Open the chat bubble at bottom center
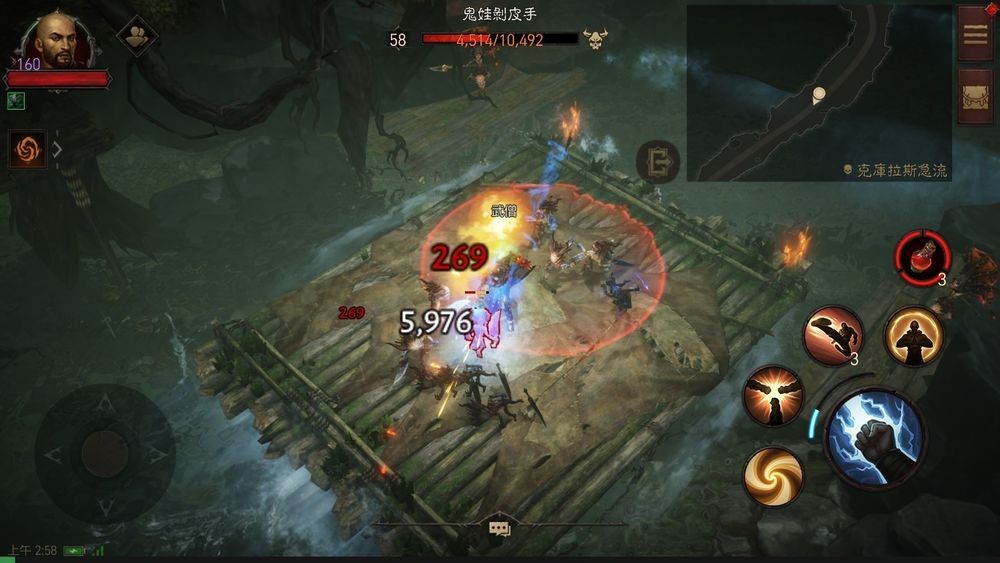 (x=499, y=529)
